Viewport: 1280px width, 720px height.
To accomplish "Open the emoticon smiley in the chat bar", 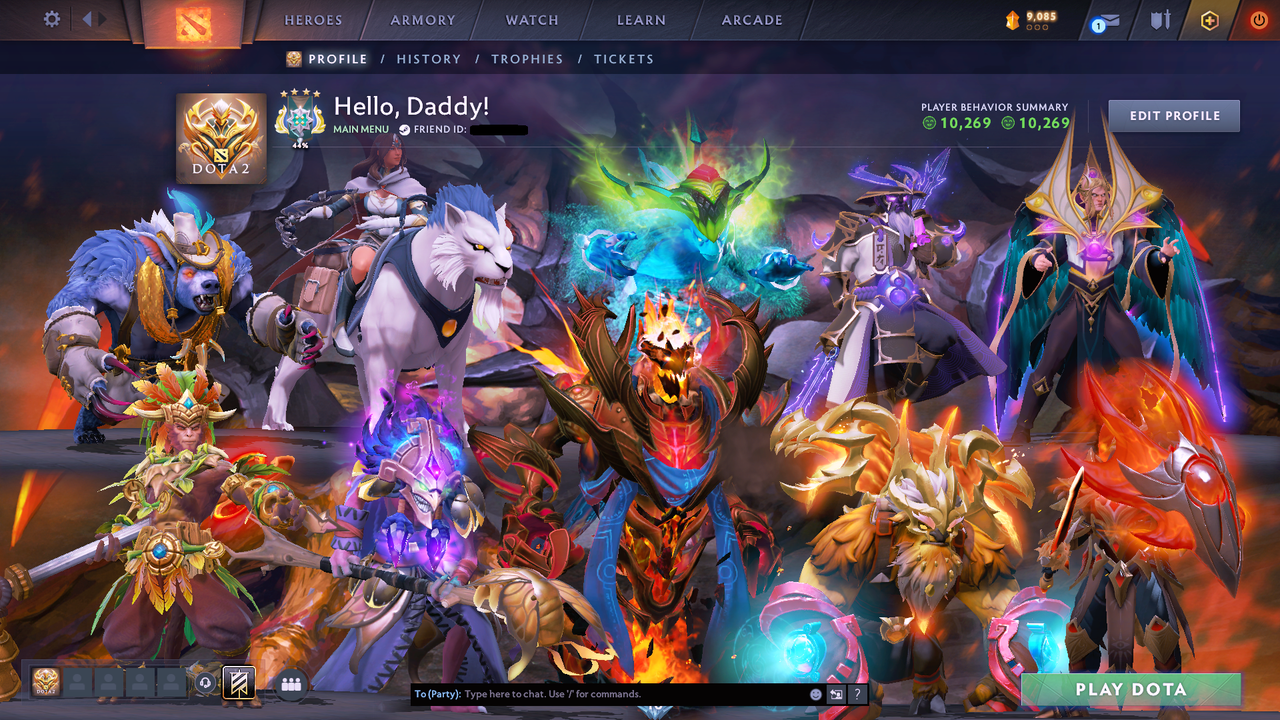I will point(816,693).
